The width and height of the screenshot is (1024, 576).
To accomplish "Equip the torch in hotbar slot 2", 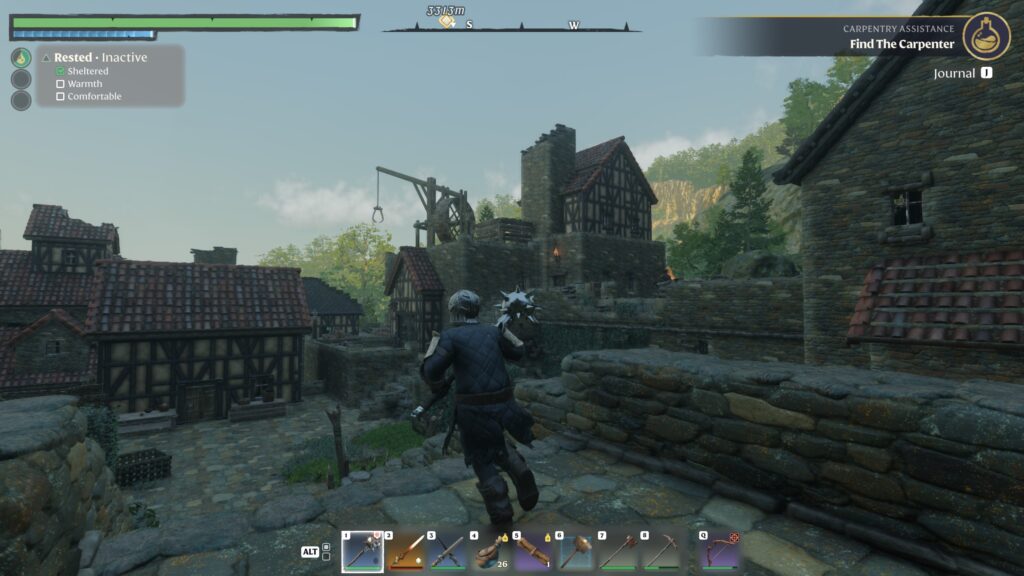I will click(x=405, y=551).
